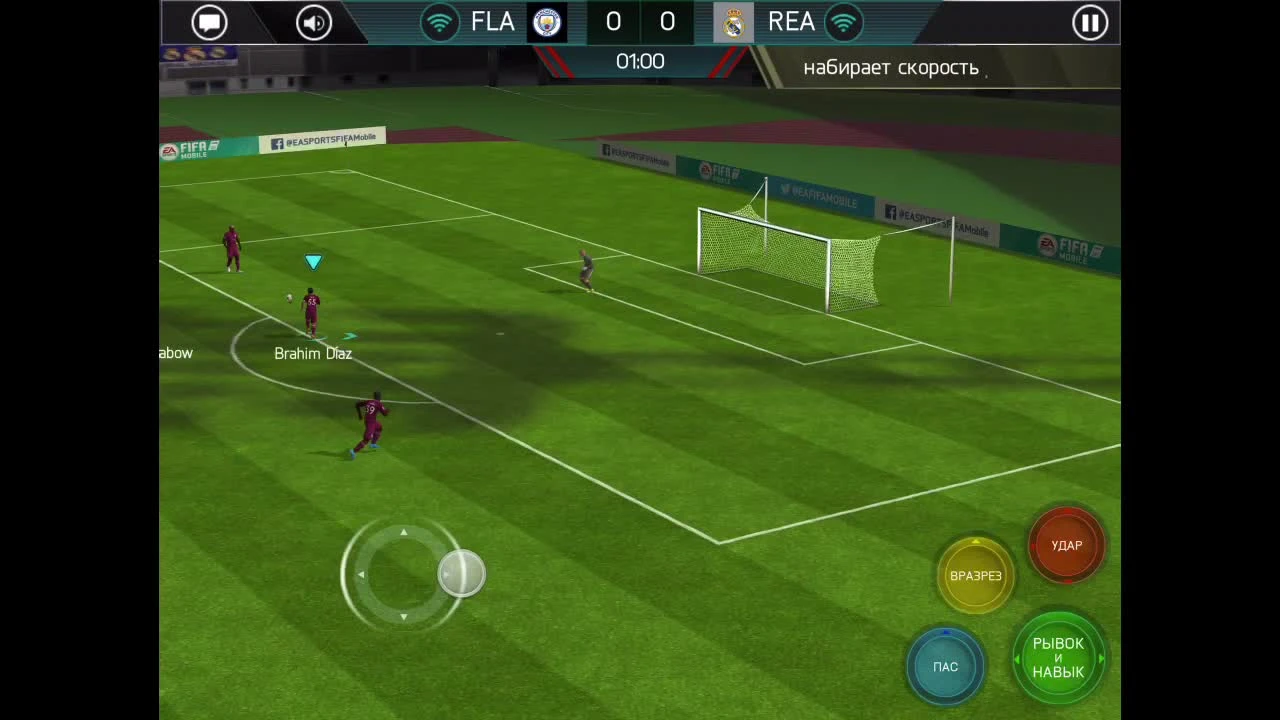This screenshot has height=720, width=1280.
Task: Tap the virtual joystick thumb
Action: (x=461, y=572)
